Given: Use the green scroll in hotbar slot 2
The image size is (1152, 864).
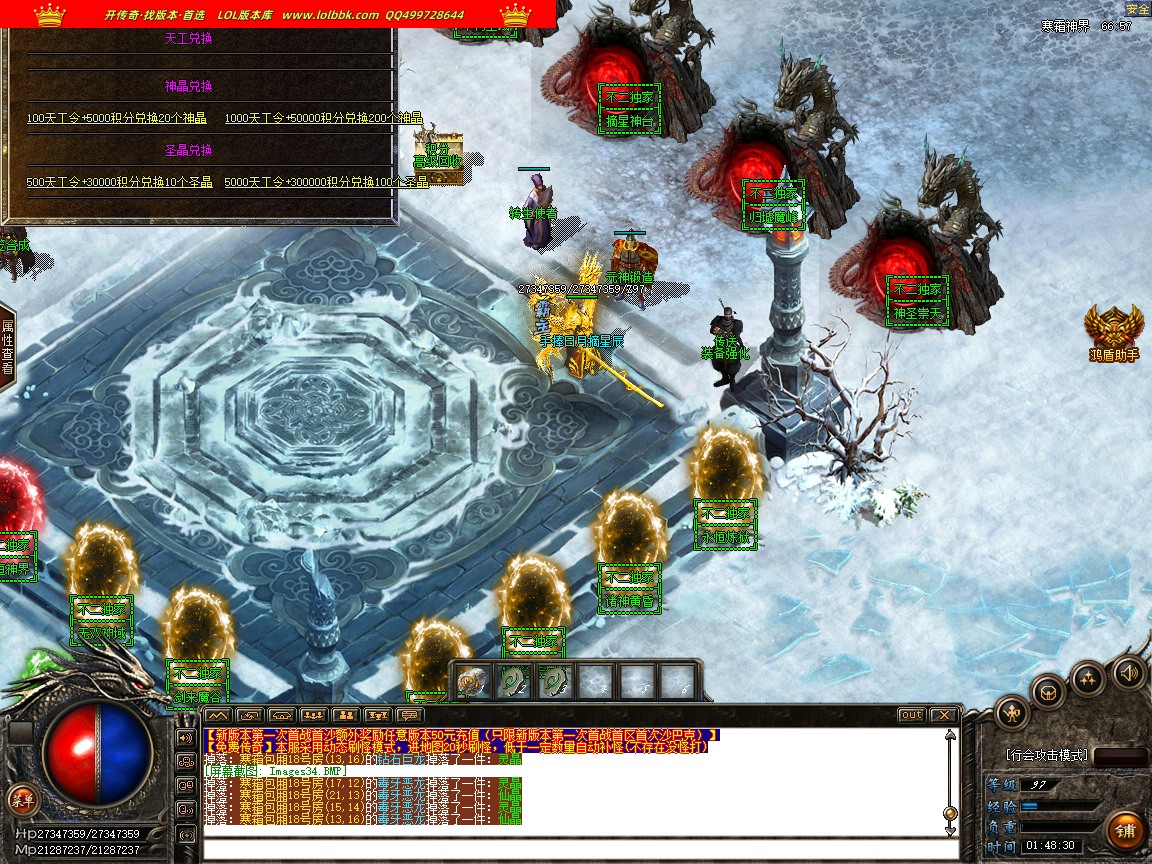Looking at the screenshot, I should 514,681.
